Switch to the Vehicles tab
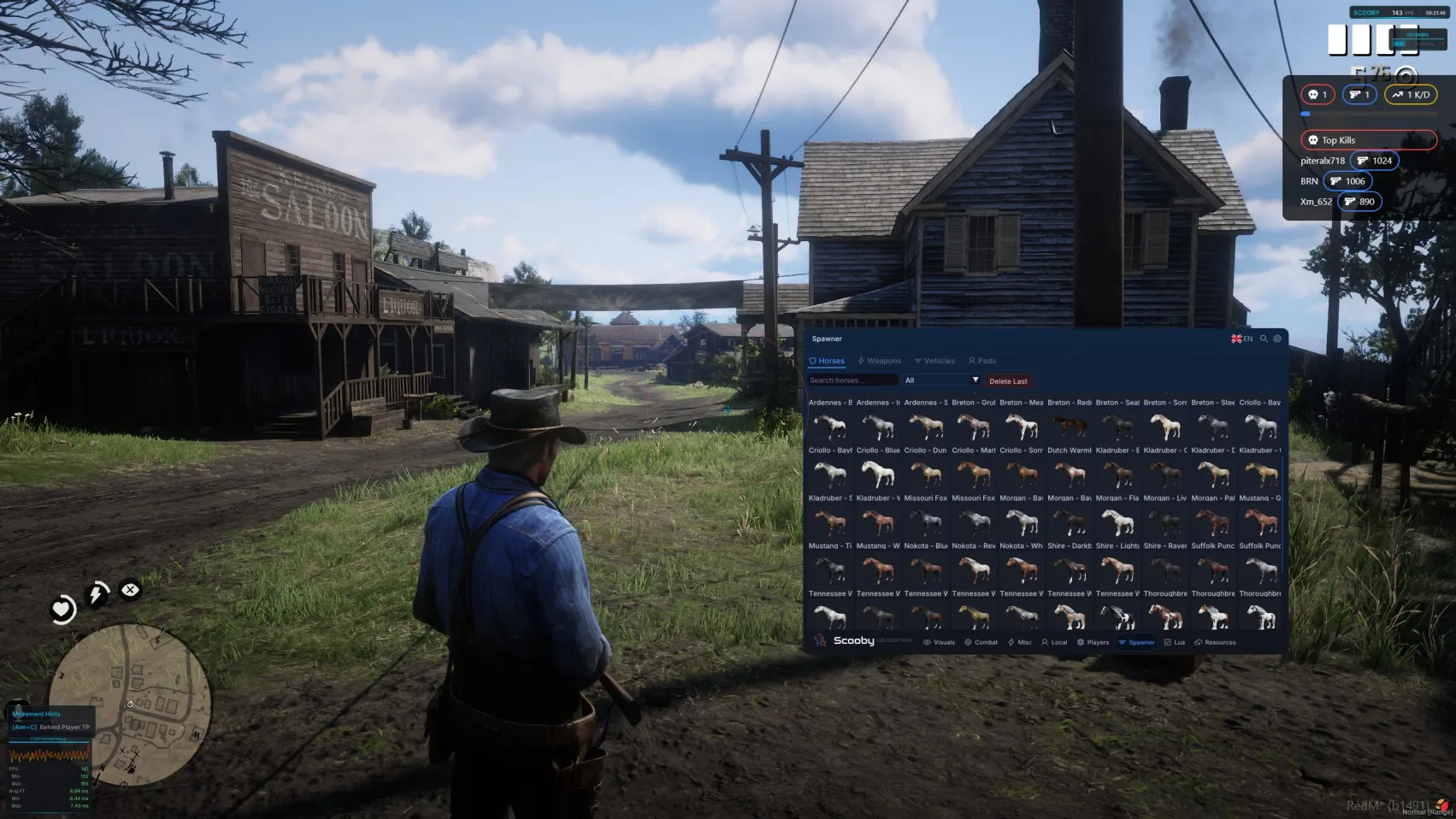This screenshot has height=819, width=1456. click(x=936, y=361)
